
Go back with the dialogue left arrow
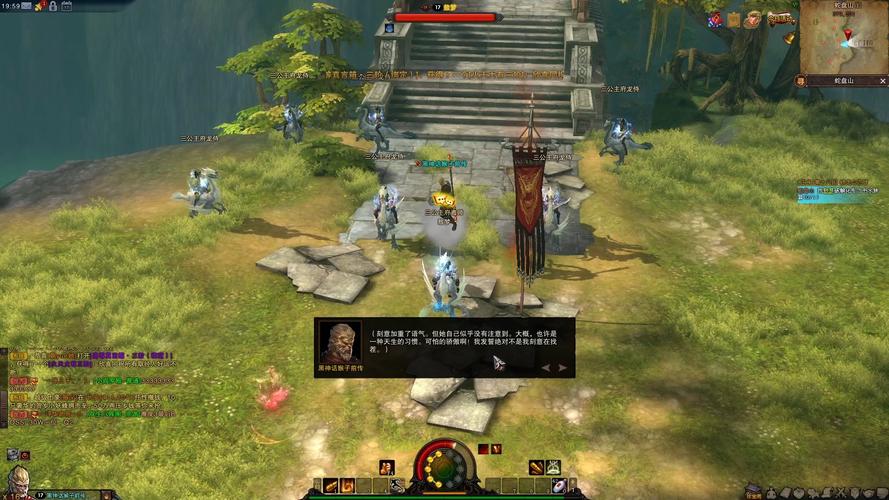[545, 367]
